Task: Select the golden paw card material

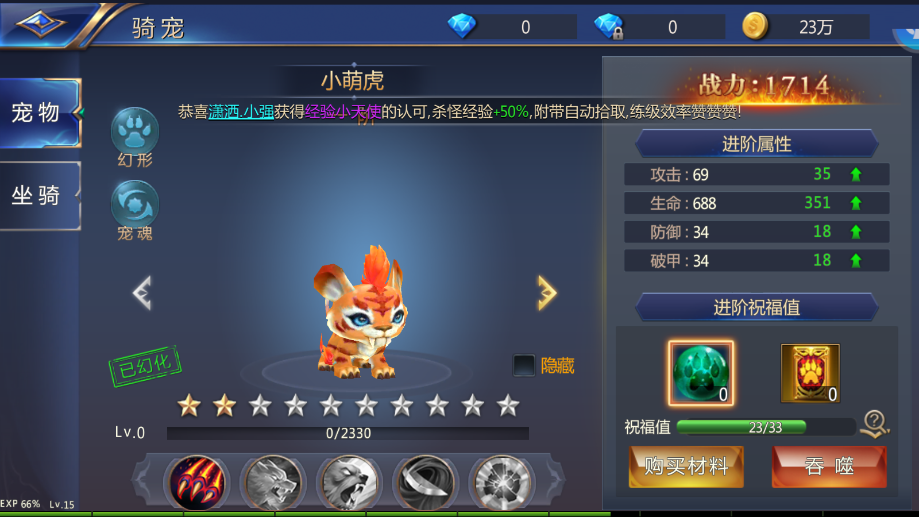Action: (809, 372)
